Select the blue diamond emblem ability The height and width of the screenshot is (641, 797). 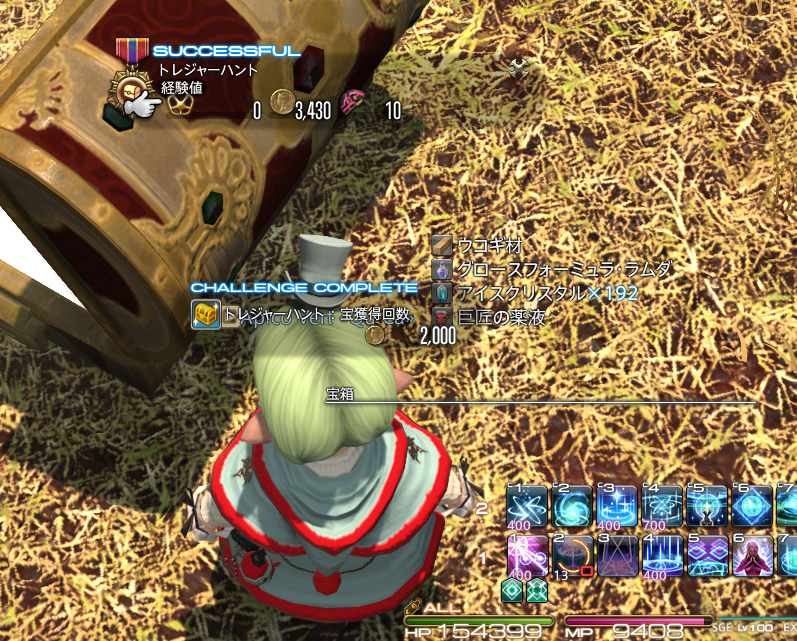pos(751,507)
